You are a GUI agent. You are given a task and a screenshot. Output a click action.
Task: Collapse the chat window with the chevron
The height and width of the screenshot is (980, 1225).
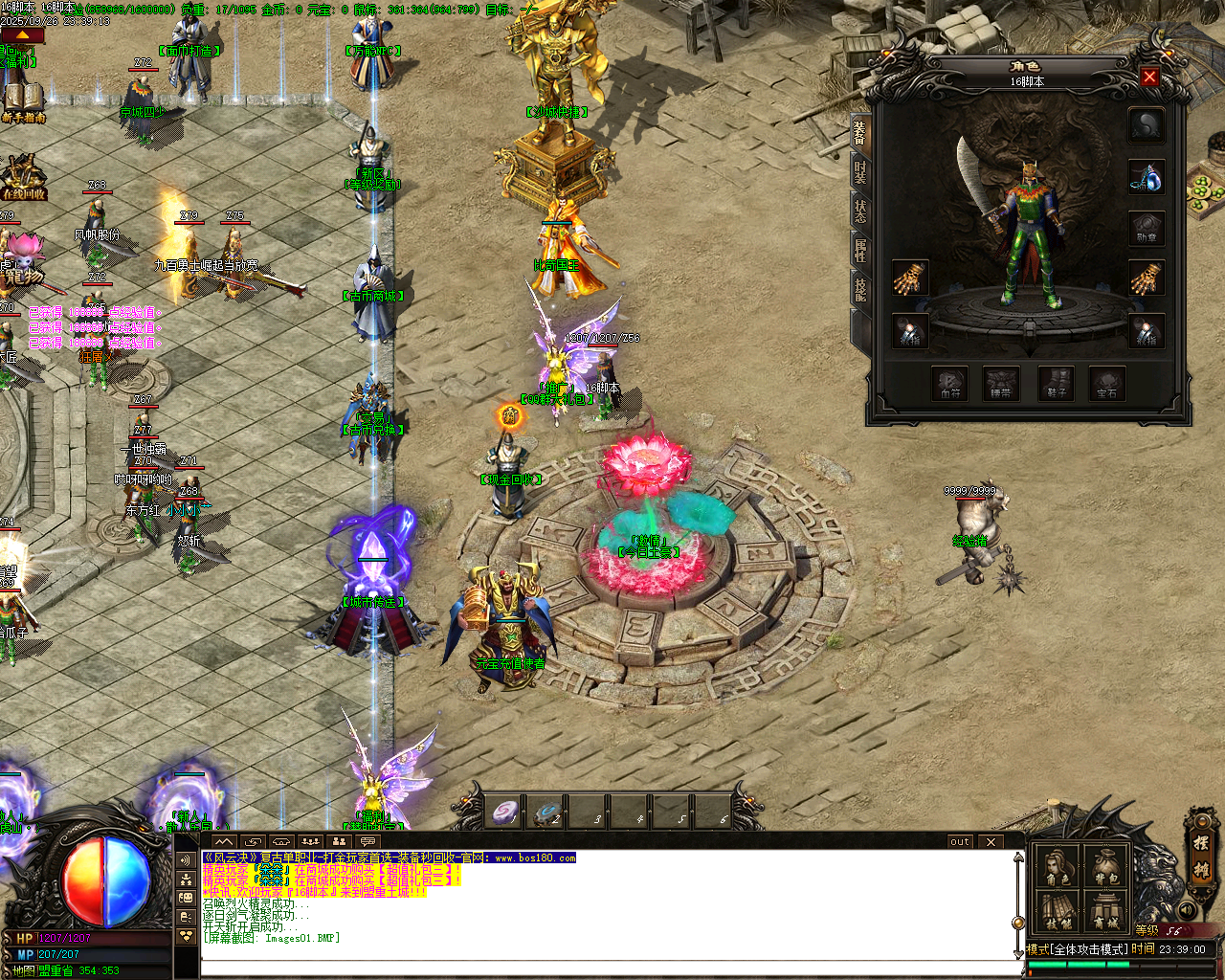[x=223, y=840]
